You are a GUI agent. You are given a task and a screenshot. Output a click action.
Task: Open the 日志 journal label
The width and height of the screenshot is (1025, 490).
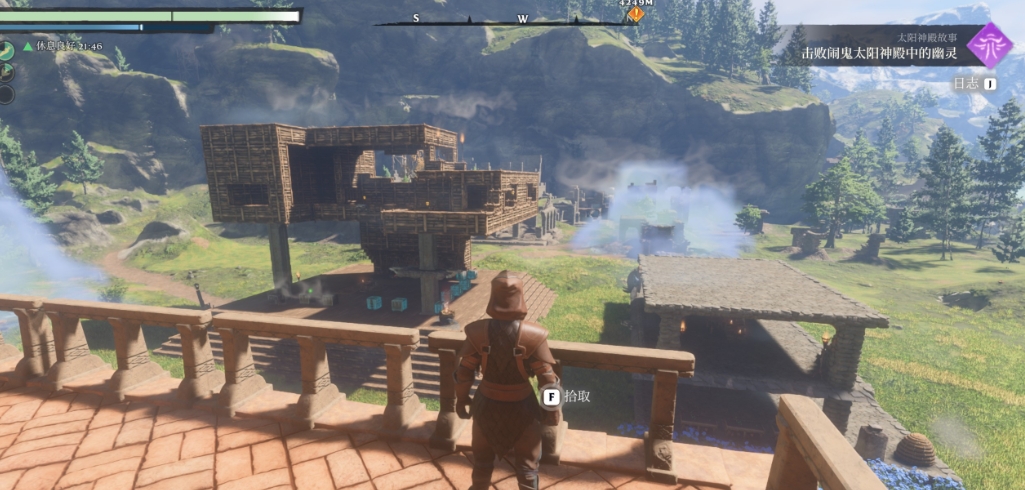click(x=966, y=86)
